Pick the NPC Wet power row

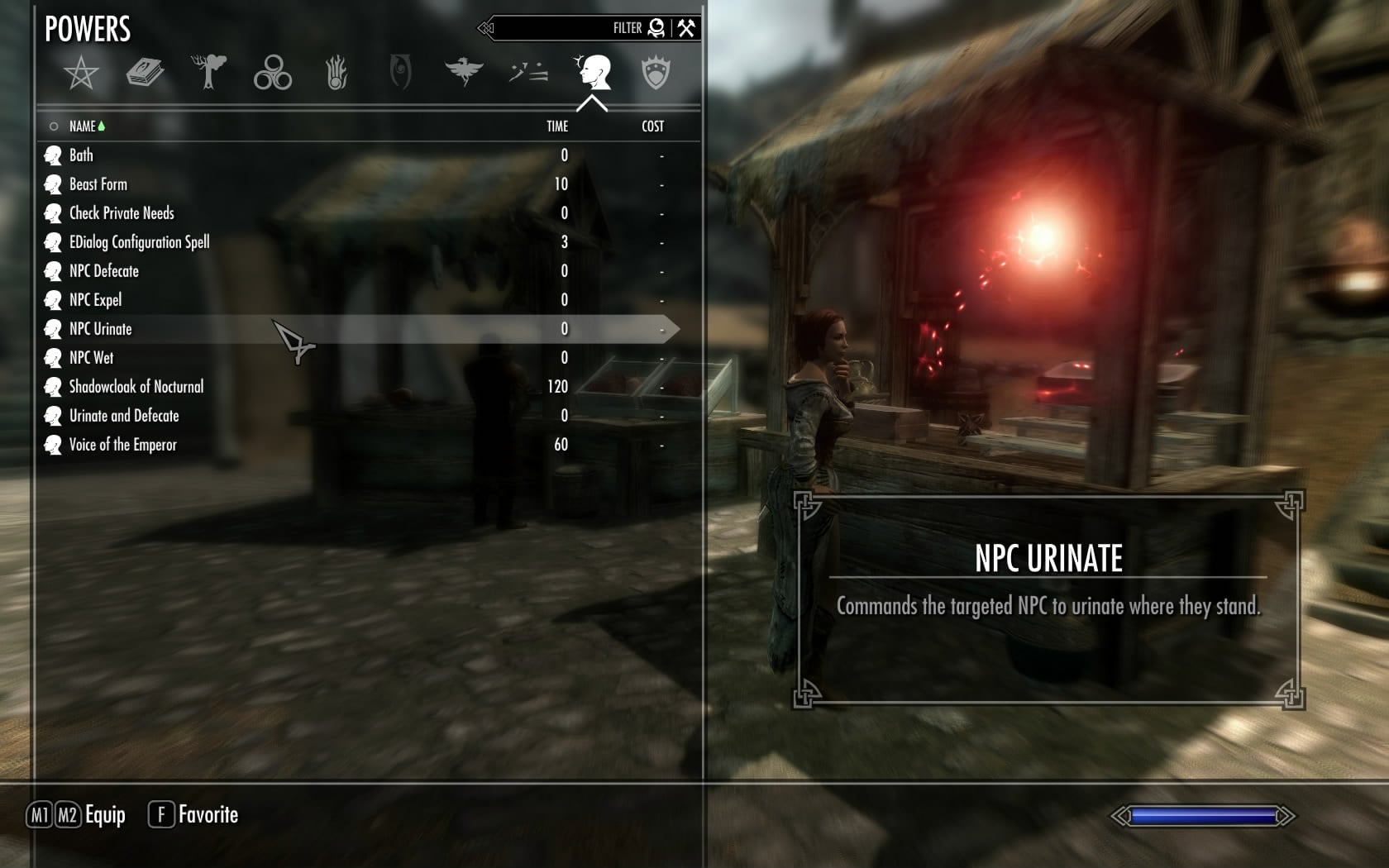[x=92, y=358]
